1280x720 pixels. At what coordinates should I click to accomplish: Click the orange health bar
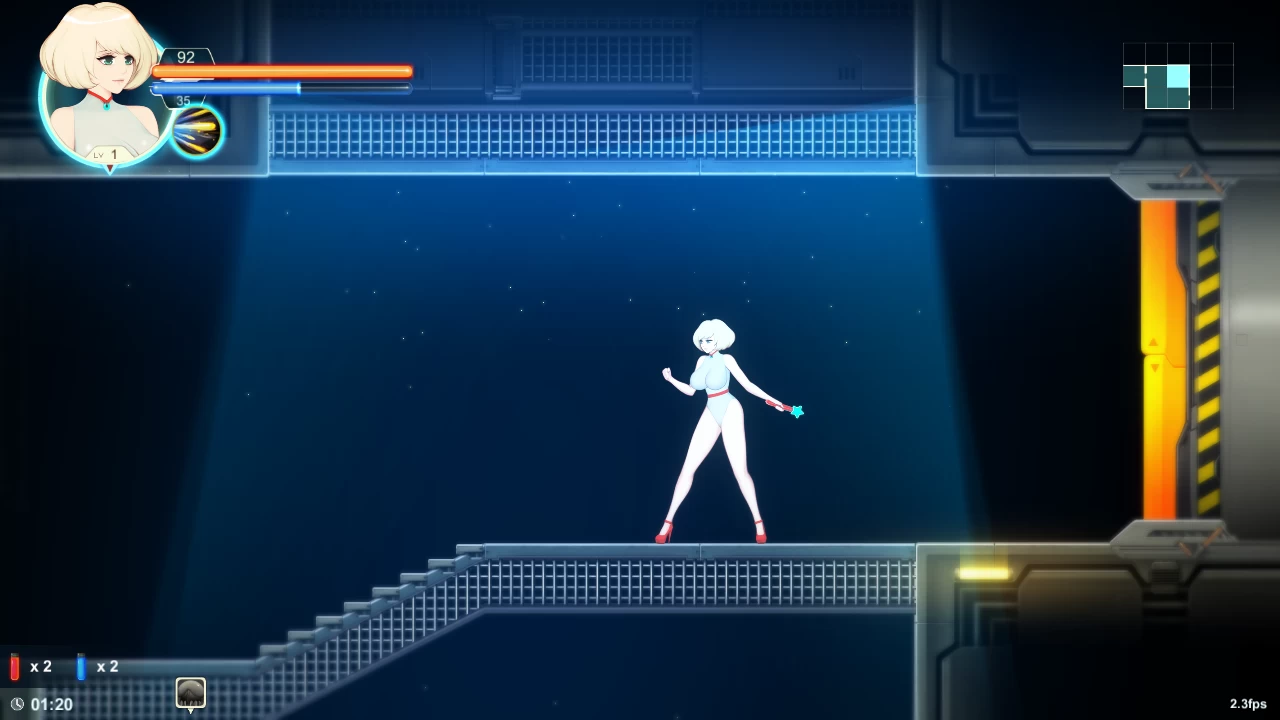tap(280, 71)
